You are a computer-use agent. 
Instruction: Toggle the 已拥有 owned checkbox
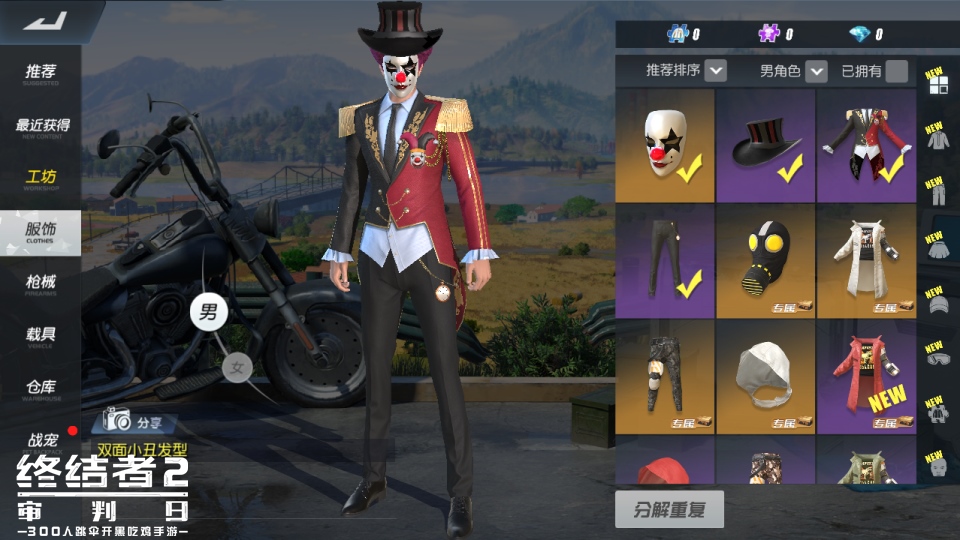pos(896,71)
